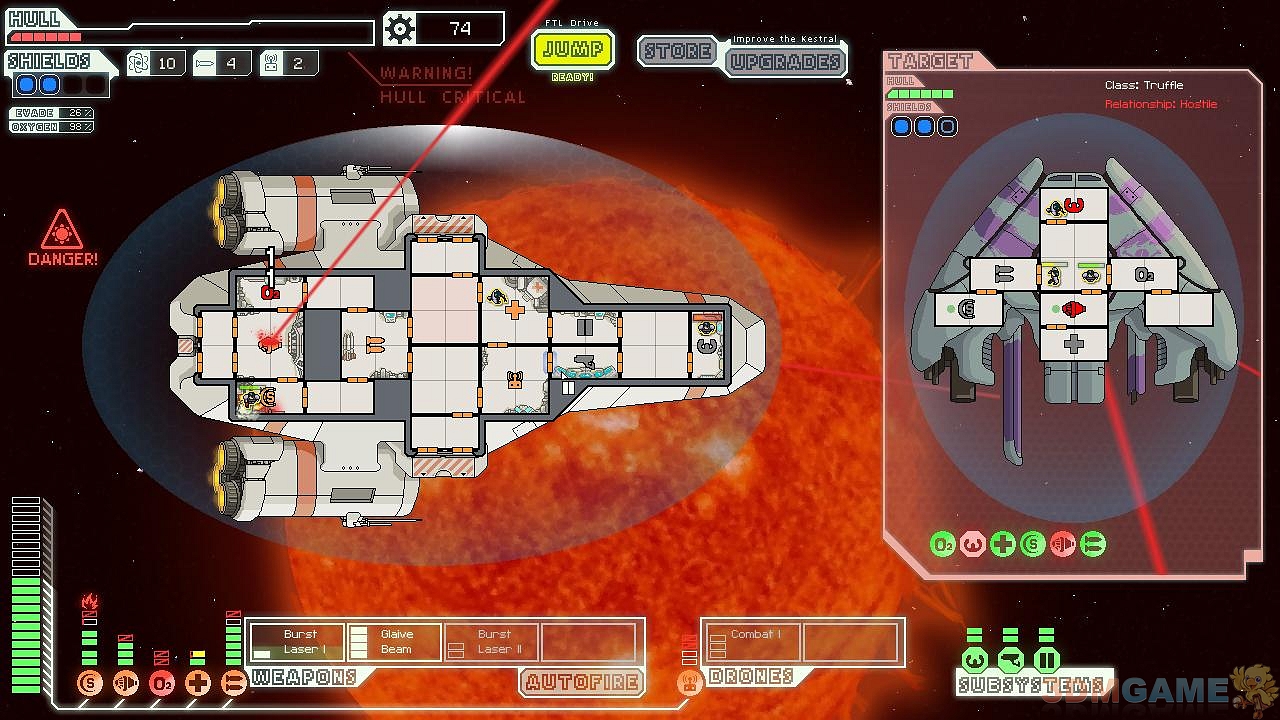Click the drone control system icon

[688, 683]
